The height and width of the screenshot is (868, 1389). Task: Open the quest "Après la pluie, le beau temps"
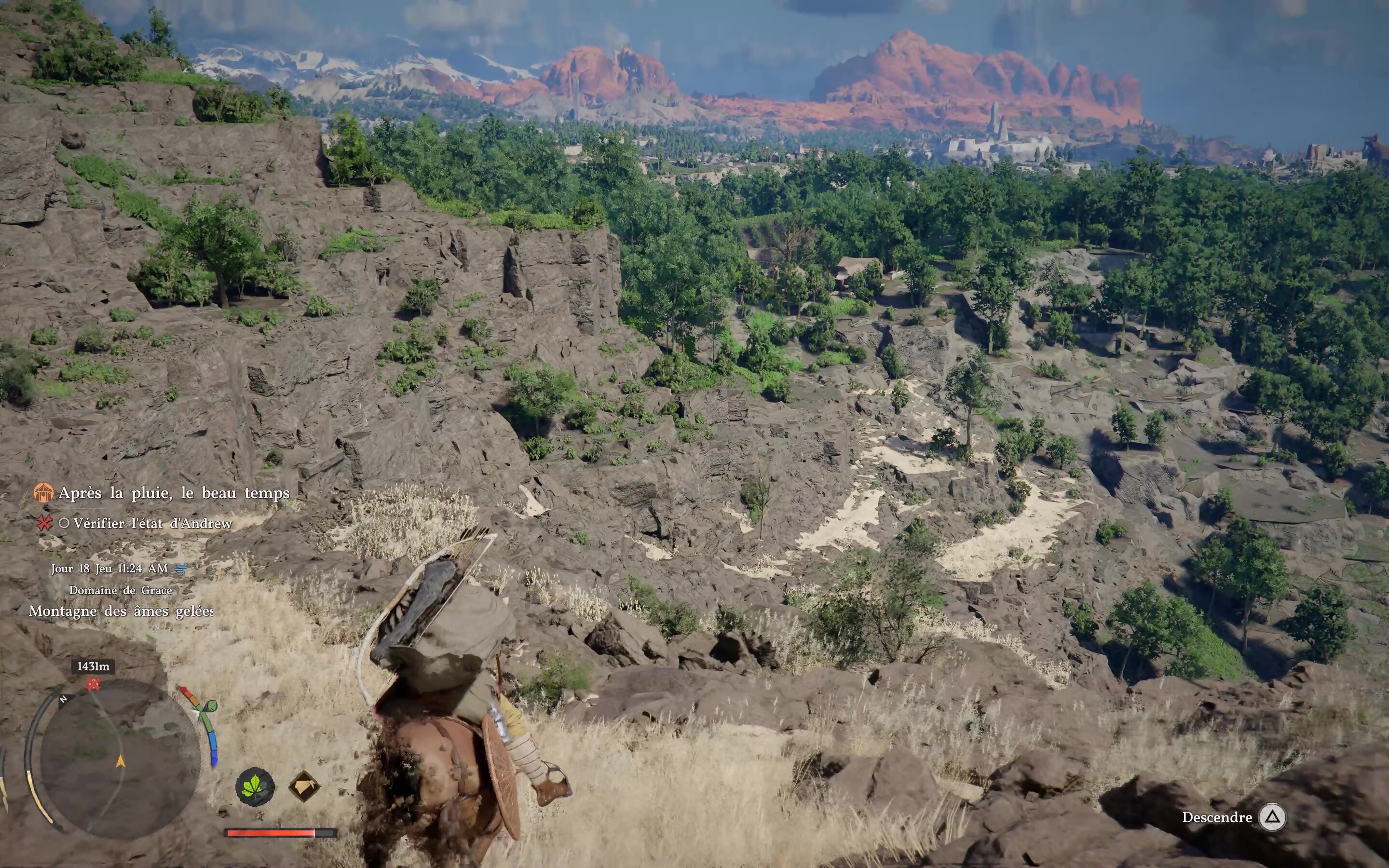[x=174, y=493]
